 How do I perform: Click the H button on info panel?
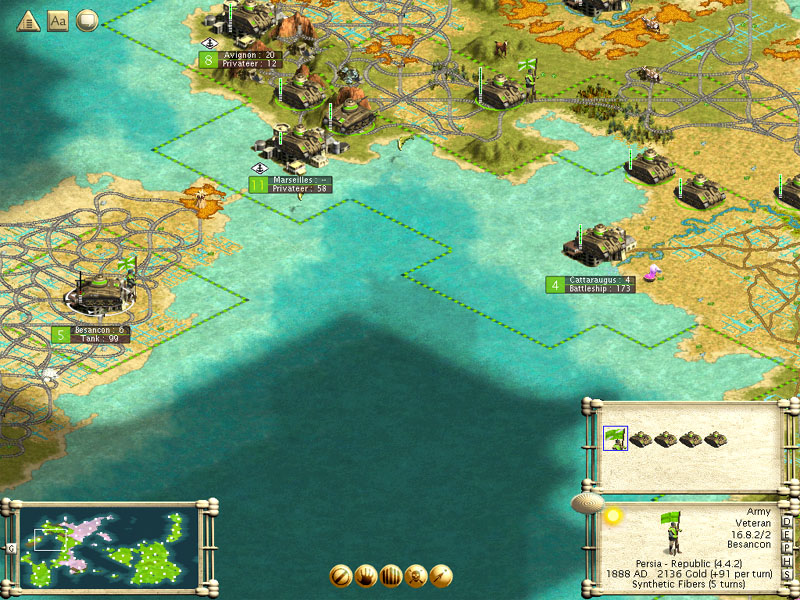coord(787,561)
